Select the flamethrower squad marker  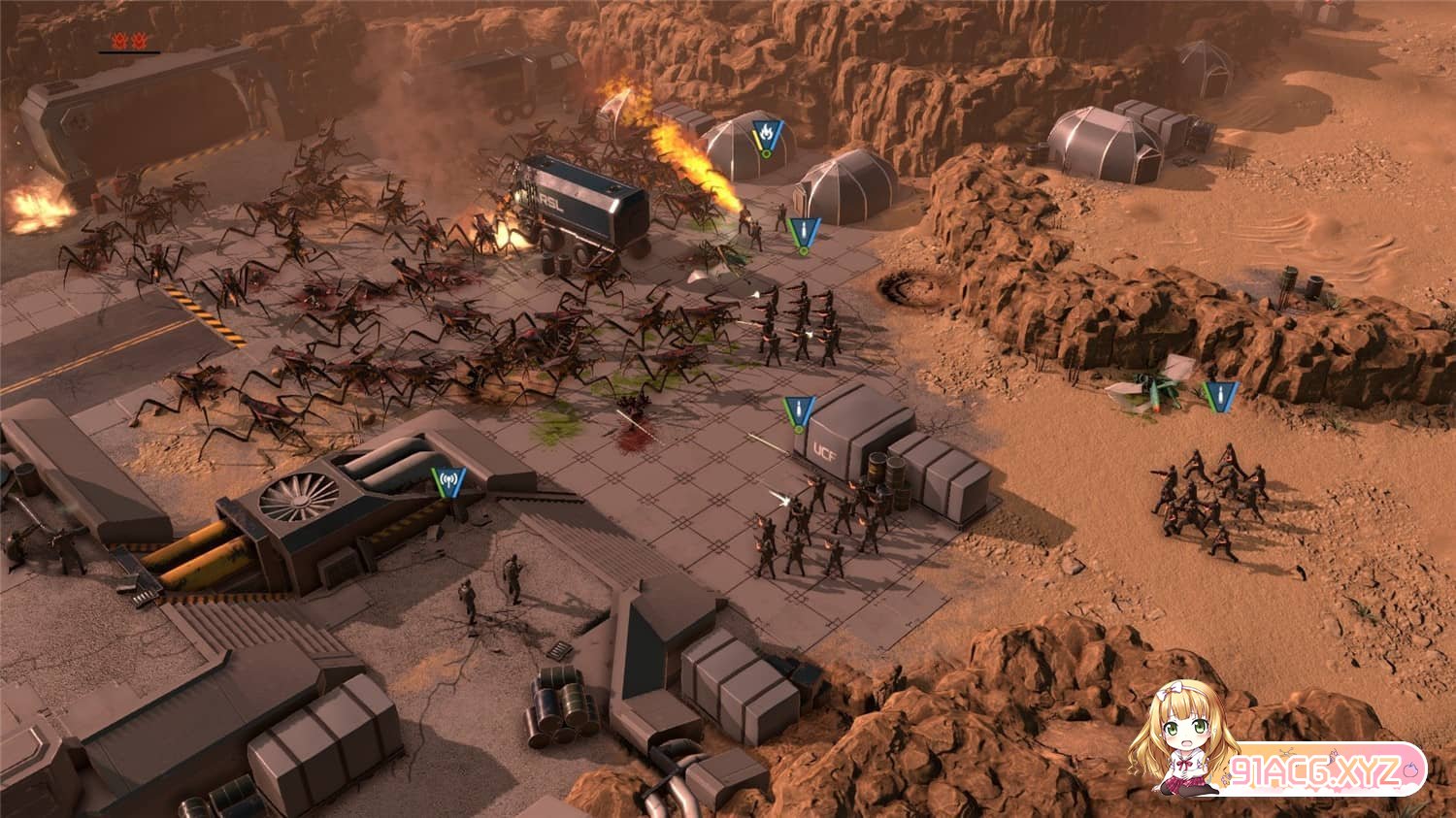click(767, 133)
